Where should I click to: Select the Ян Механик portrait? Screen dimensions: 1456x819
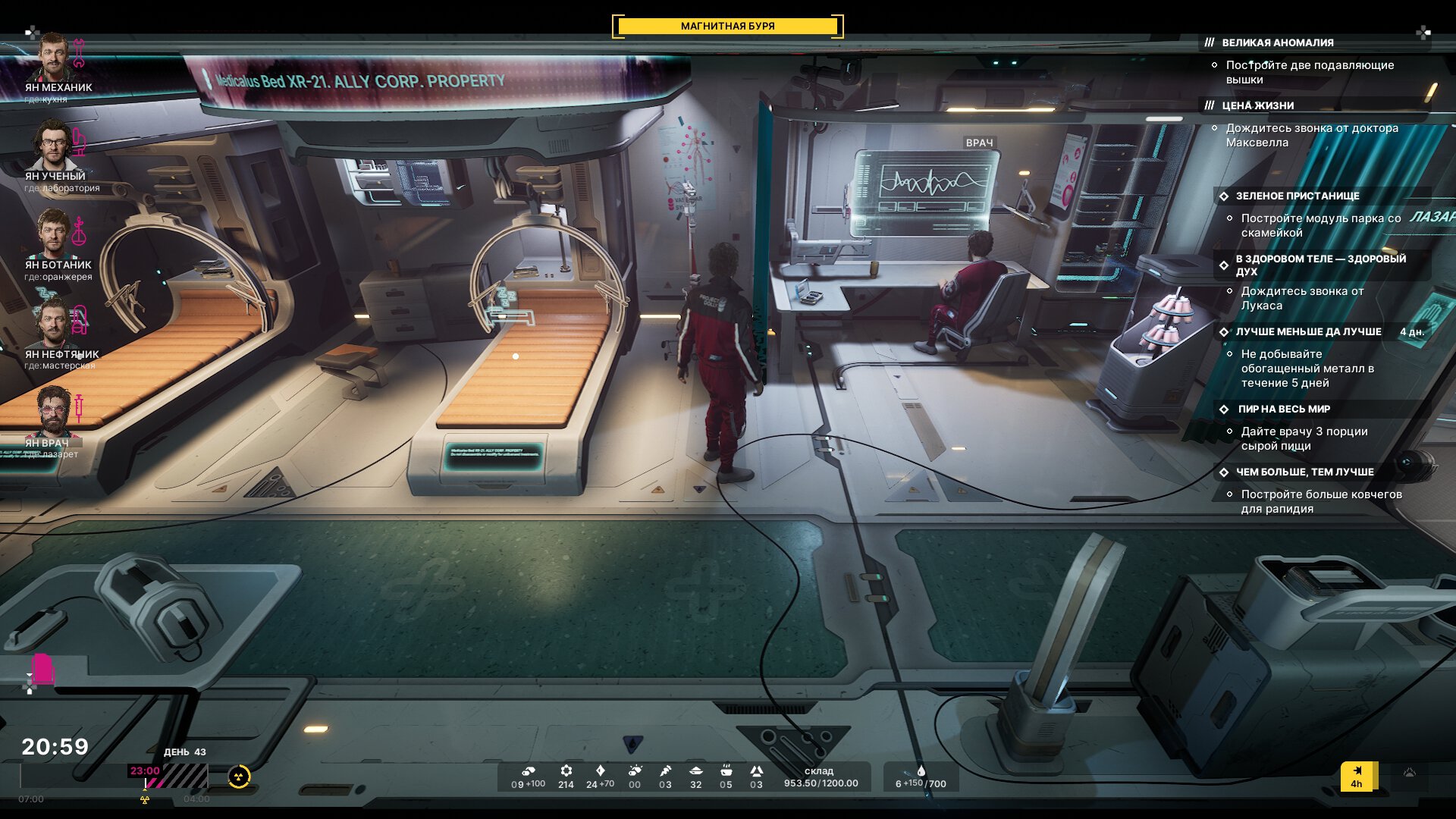click(53, 58)
